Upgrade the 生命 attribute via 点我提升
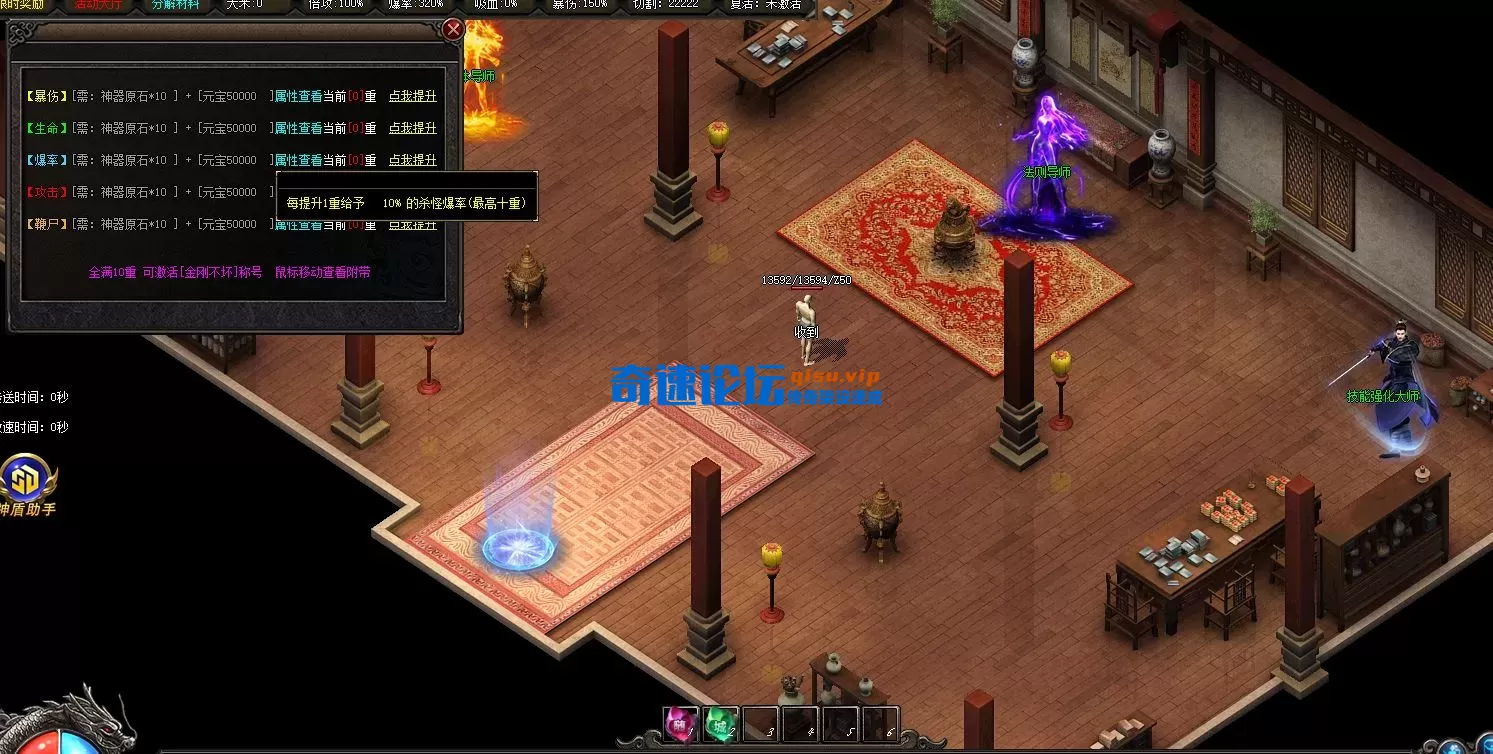Viewport: 1493px width, 754px height. click(412, 128)
